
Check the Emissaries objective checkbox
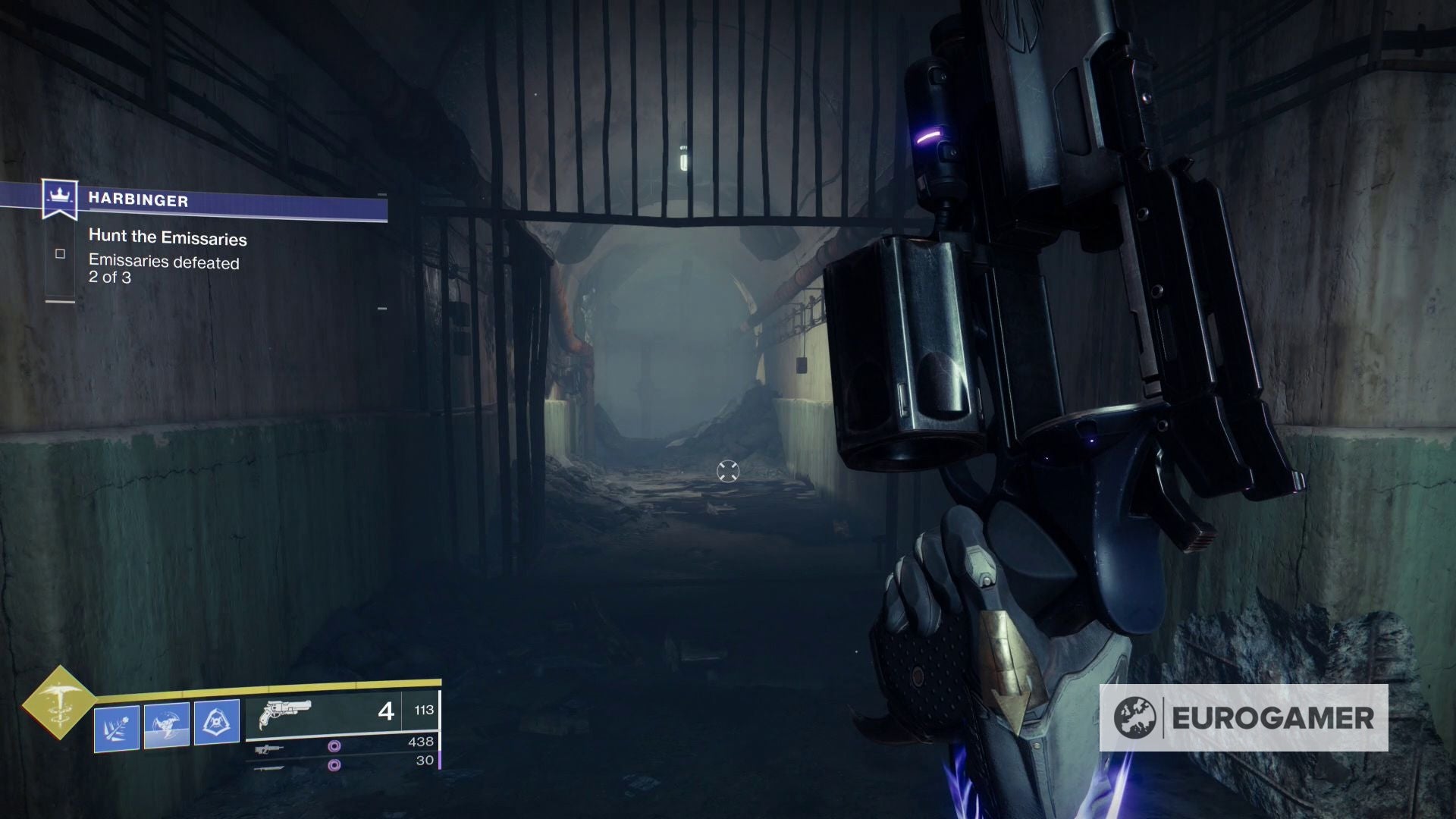tap(61, 255)
